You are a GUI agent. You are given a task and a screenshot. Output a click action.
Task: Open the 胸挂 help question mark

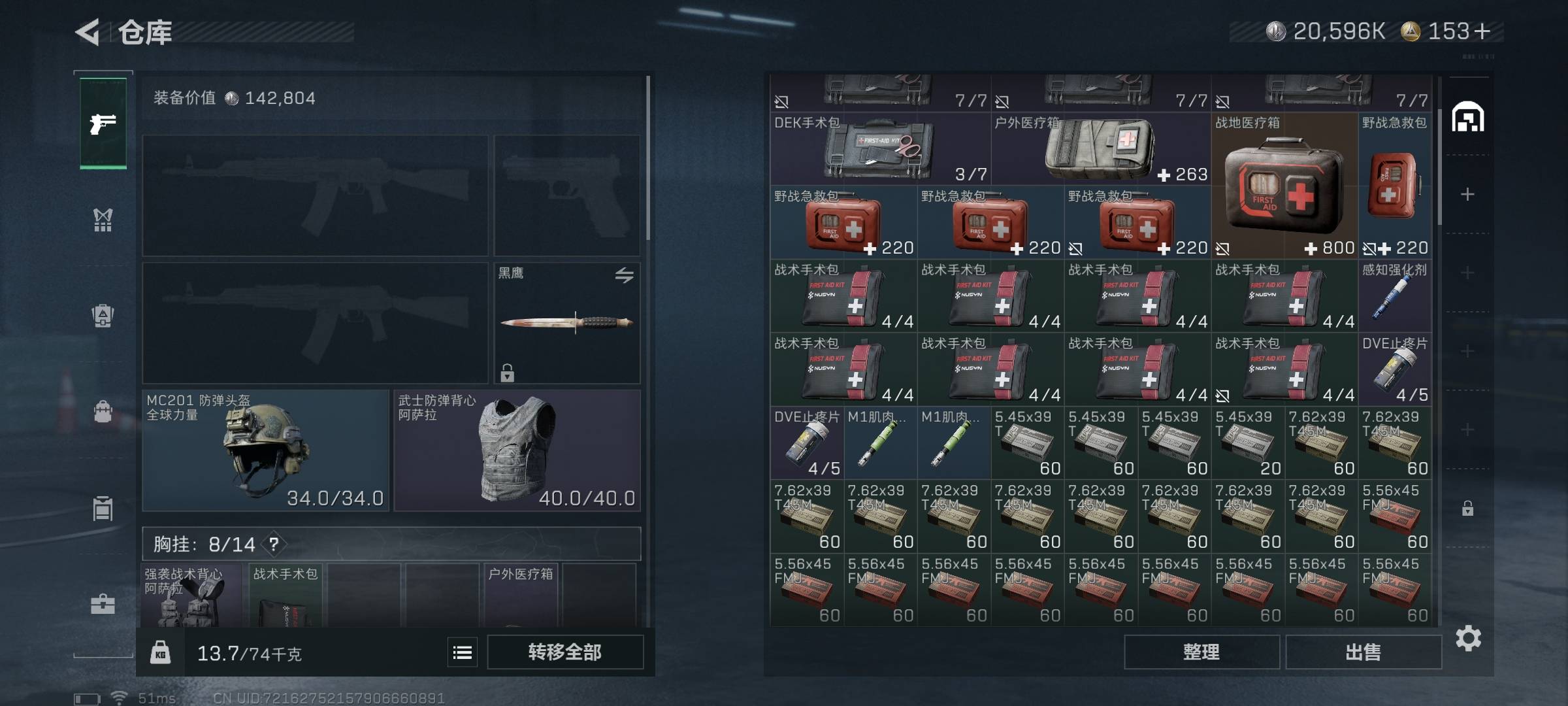274,544
